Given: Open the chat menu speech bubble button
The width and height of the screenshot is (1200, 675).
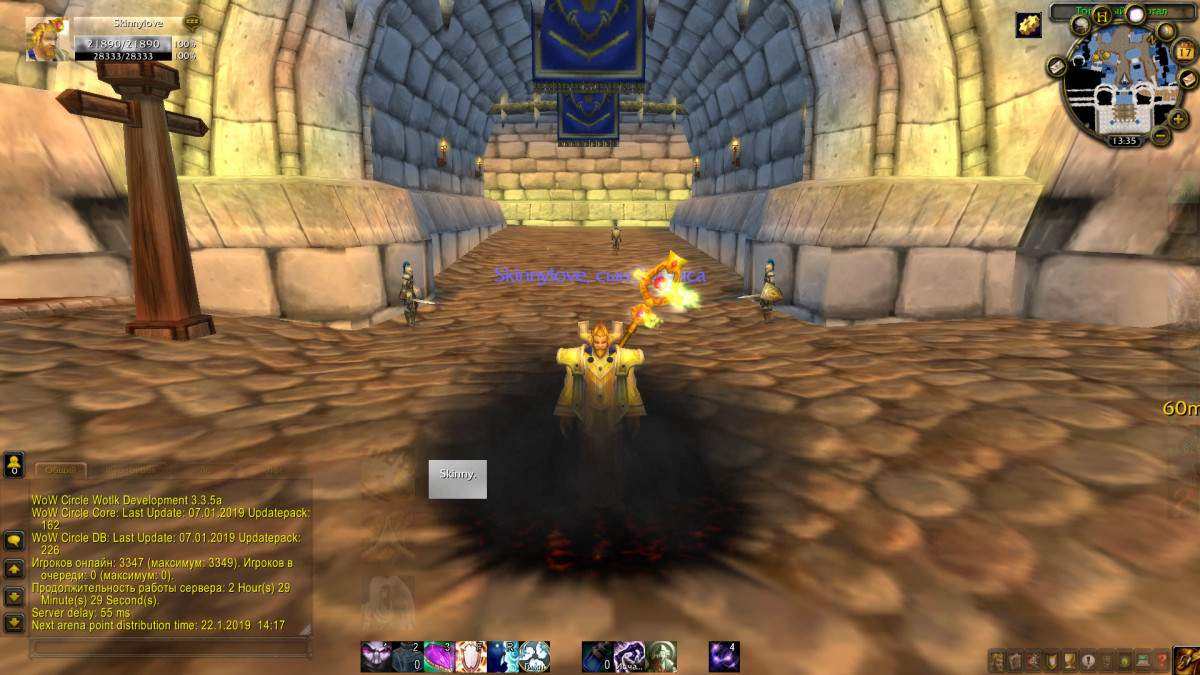Looking at the screenshot, I should (x=14, y=541).
